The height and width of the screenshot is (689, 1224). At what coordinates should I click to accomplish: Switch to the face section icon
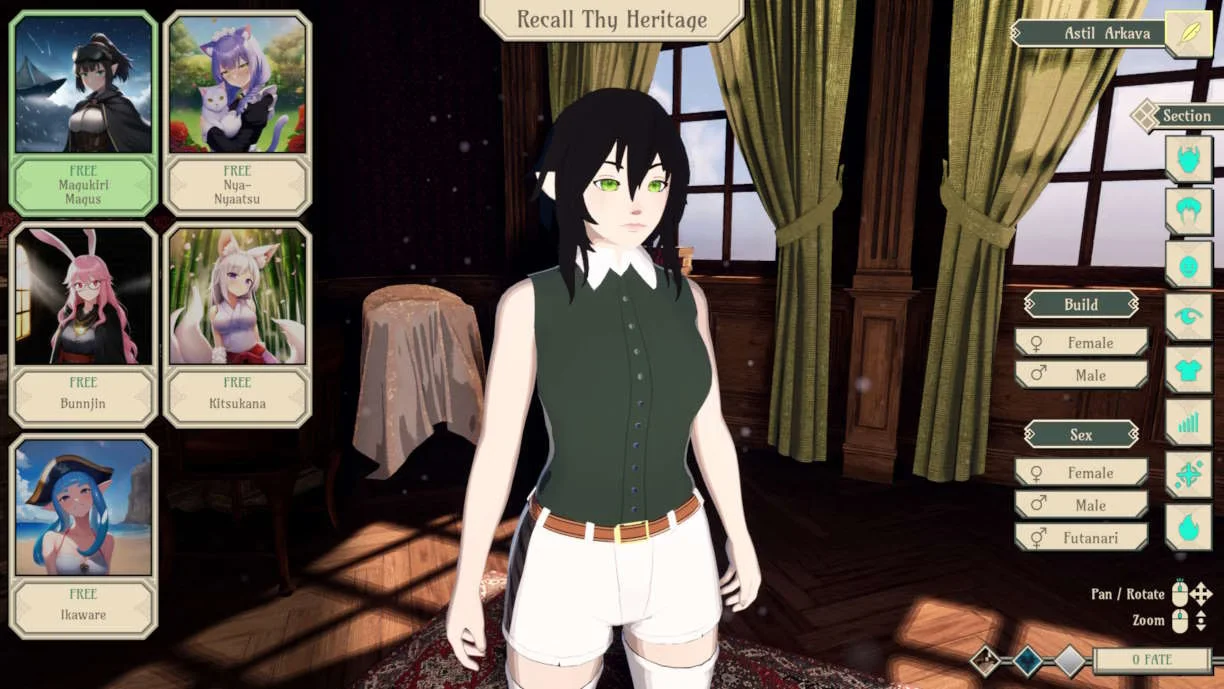coord(1188,265)
